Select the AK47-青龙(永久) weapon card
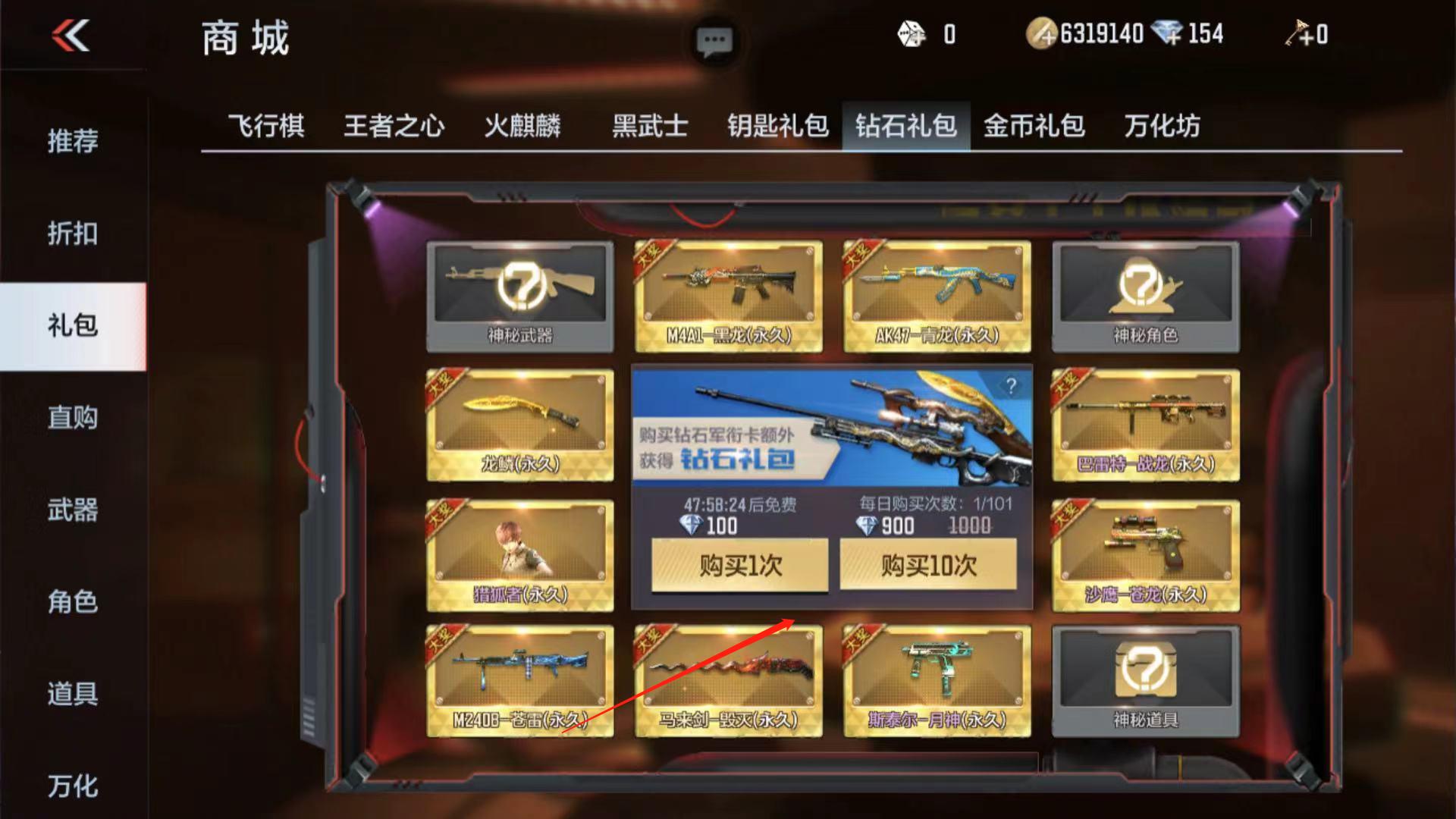This screenshot has height=819, width=1456. click(937, 294)
